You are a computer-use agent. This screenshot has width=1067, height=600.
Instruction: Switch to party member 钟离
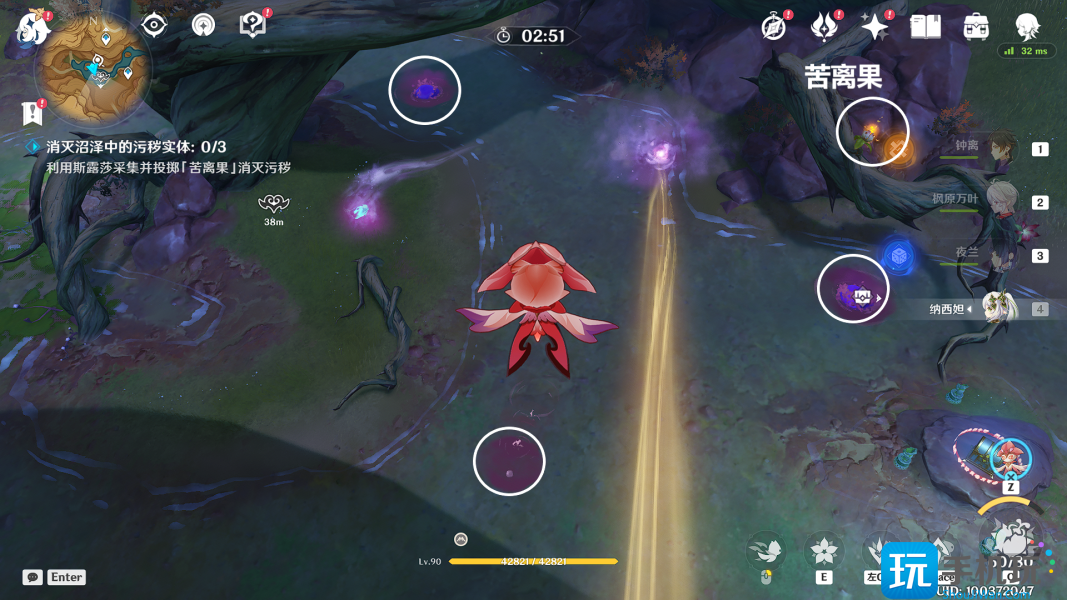(x=1000, y=148)
